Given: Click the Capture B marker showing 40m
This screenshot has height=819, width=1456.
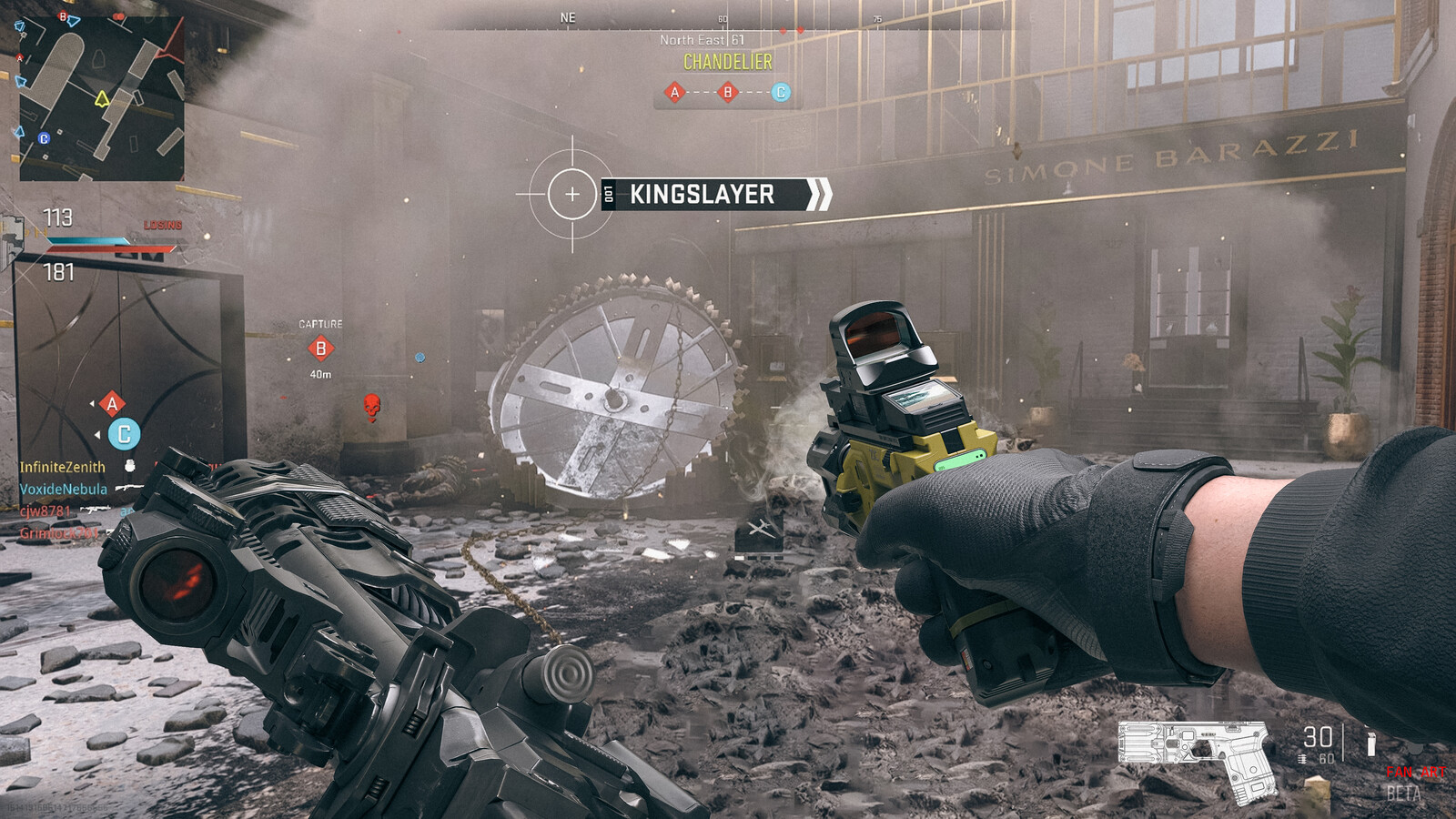Looking at the screenshot, I should pos(320,349).
